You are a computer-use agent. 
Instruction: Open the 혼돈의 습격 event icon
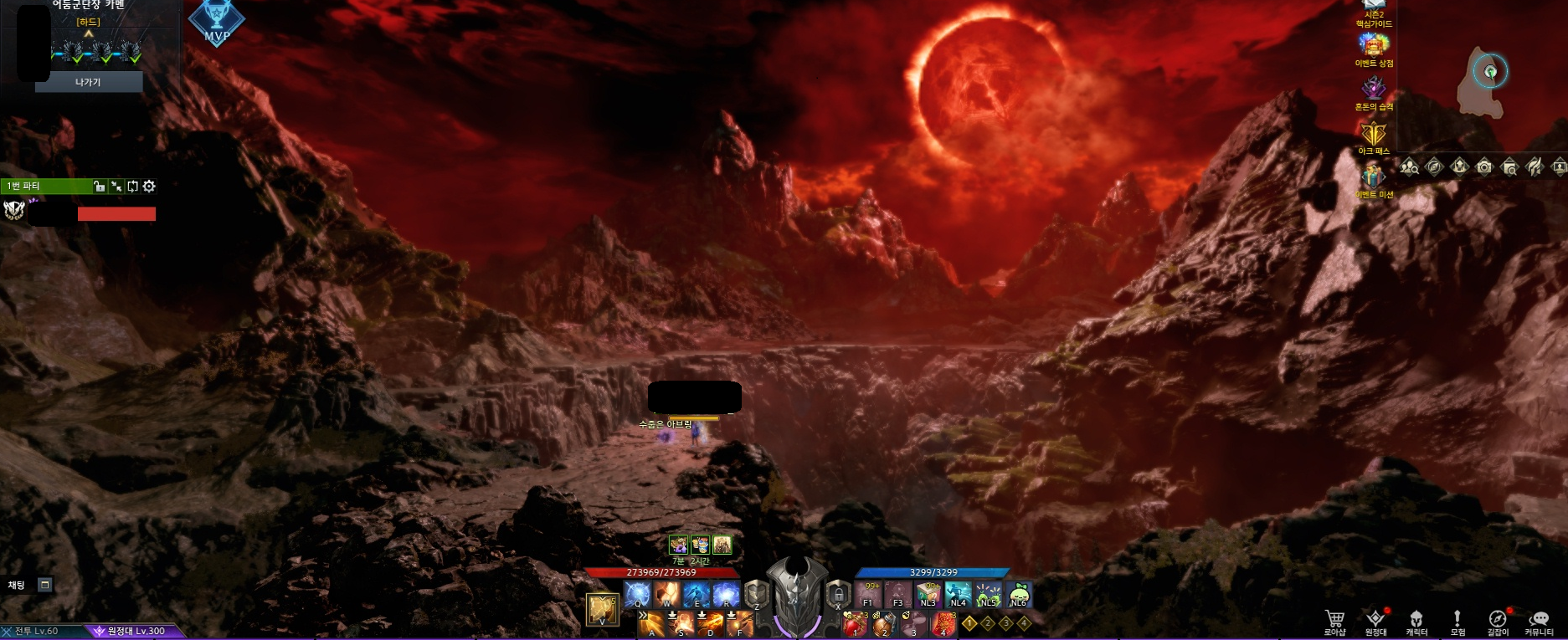tap(1374, 89)
